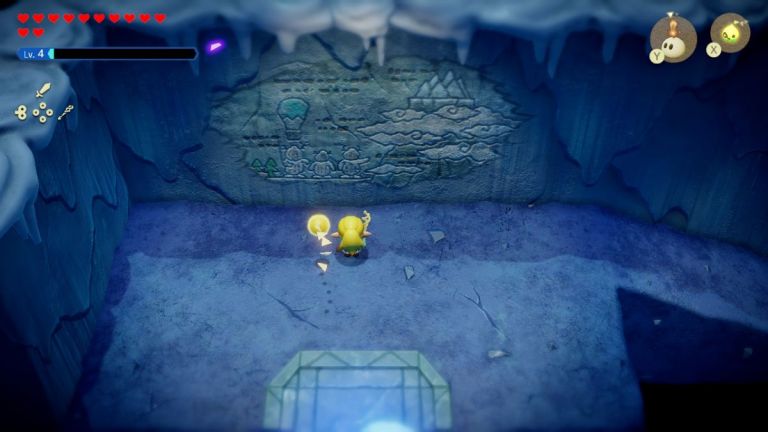Click the four-dot directional pad icon
This screenshot has width=768, height=432.
point(42,113)
